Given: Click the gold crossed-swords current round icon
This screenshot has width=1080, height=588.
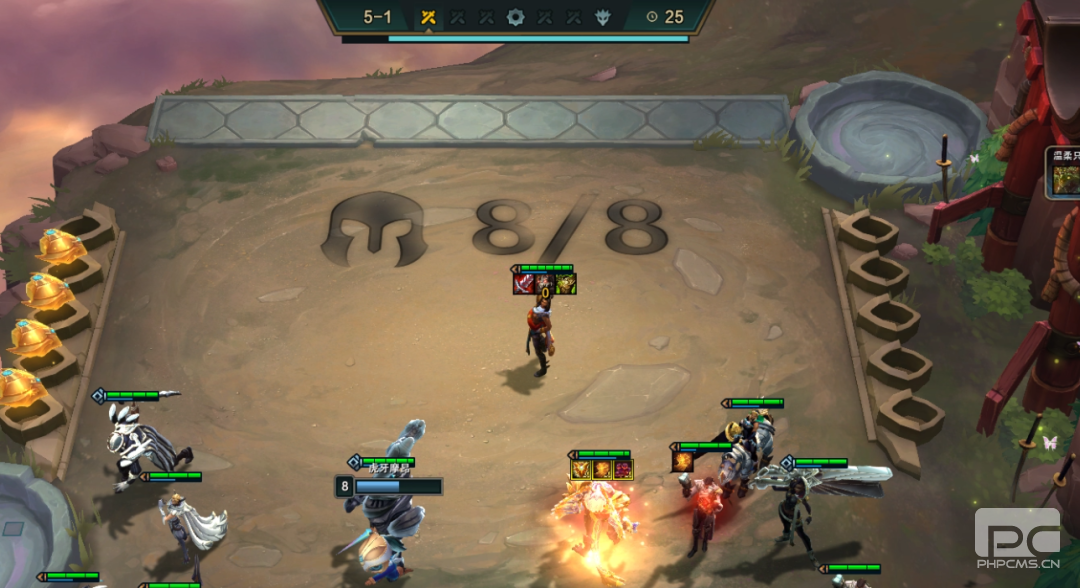Looking at the screenshot, I should (x=428, y=17).
